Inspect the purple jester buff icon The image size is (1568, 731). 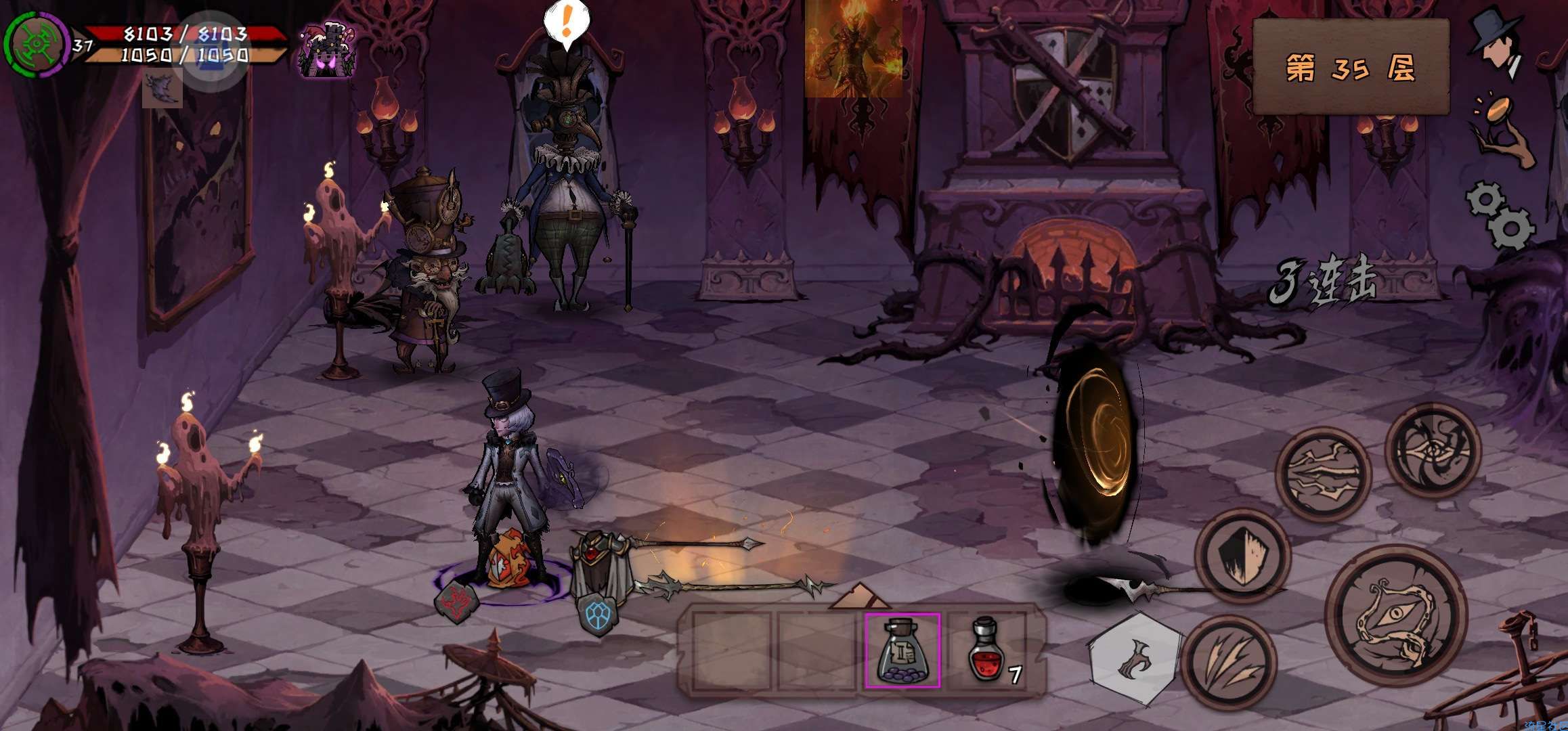[x=327, y=51]
